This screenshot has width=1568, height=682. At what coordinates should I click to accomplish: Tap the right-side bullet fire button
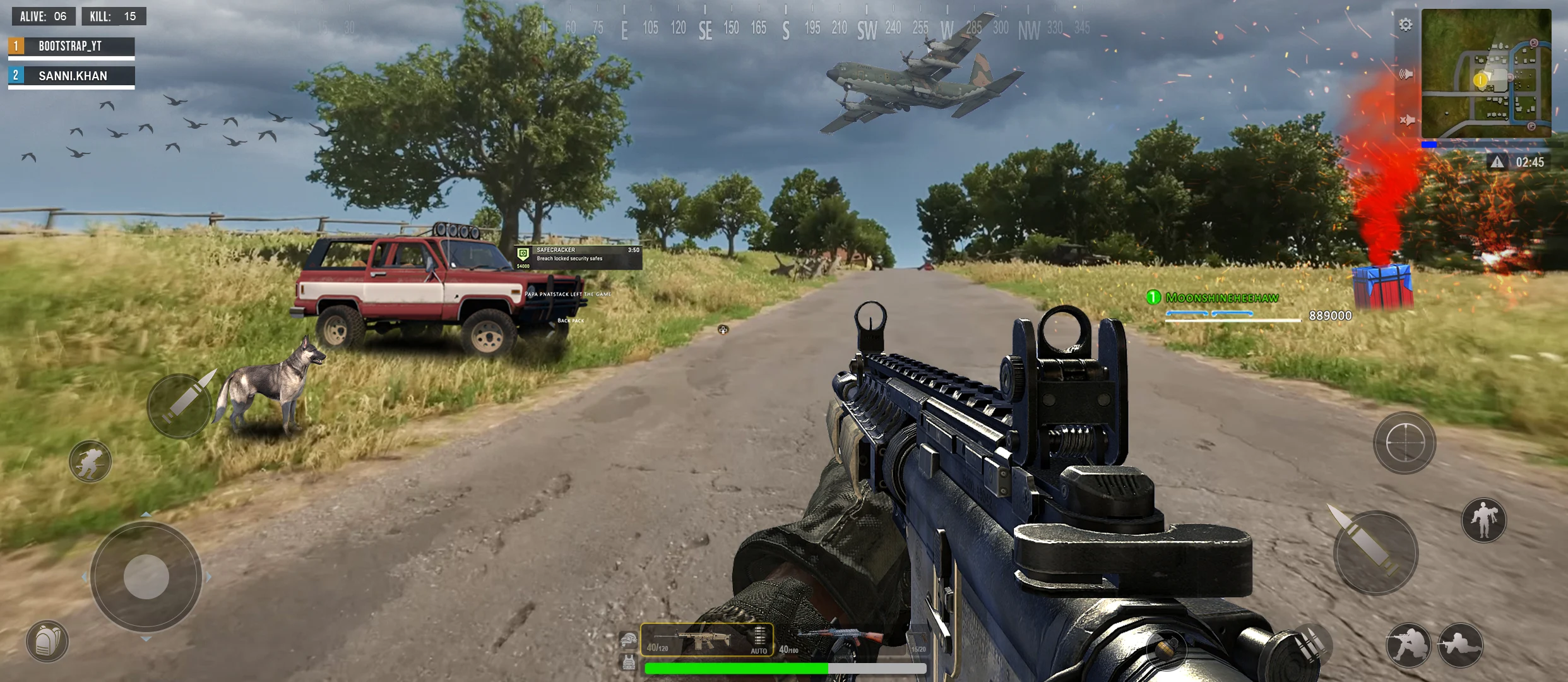tap(1375, 553)
